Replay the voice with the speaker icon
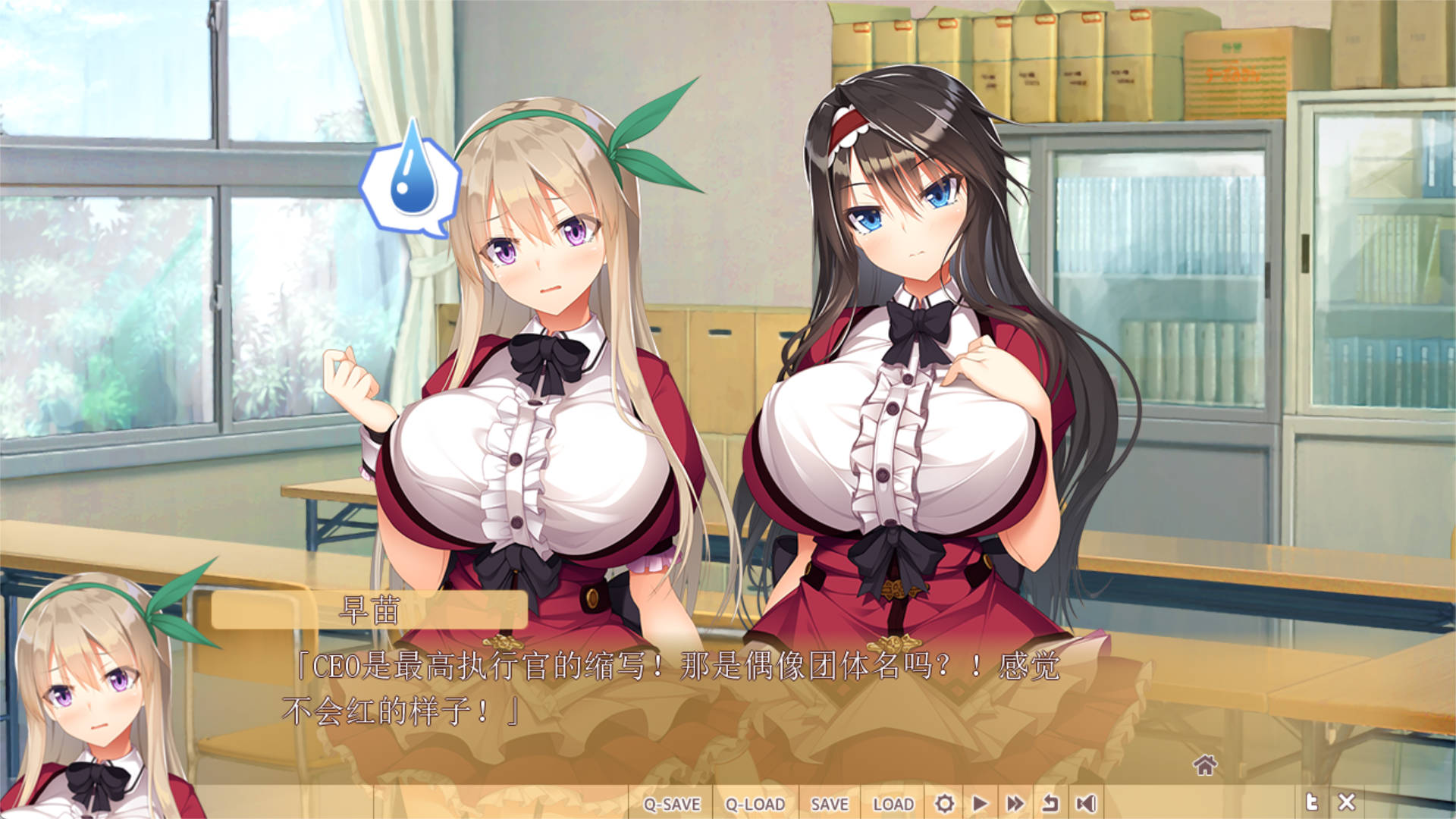This screenshot has width=1456, height=819. tap(1086, 803)
